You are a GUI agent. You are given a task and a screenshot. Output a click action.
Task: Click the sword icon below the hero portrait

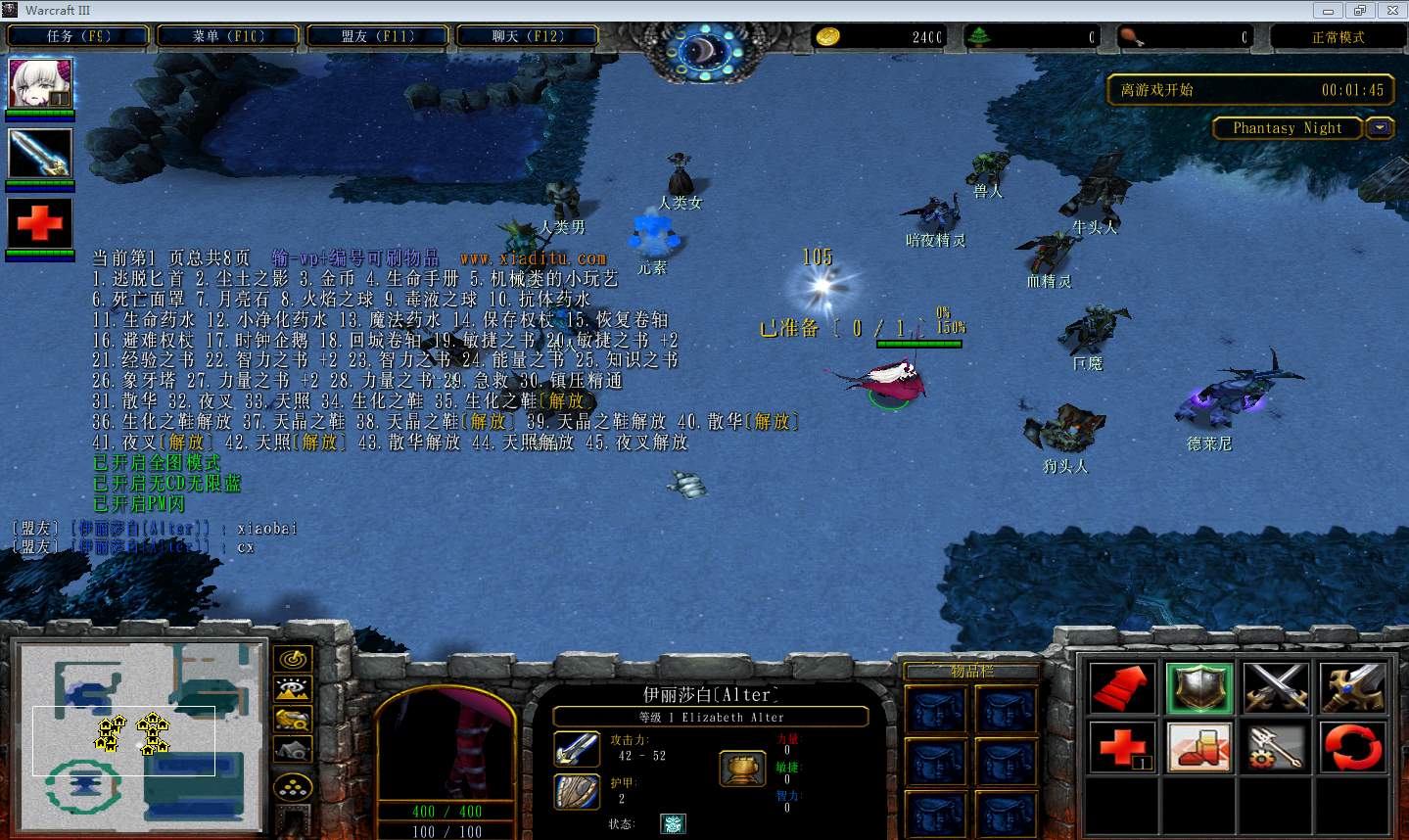pyautogui.click(x=40, y=153)
